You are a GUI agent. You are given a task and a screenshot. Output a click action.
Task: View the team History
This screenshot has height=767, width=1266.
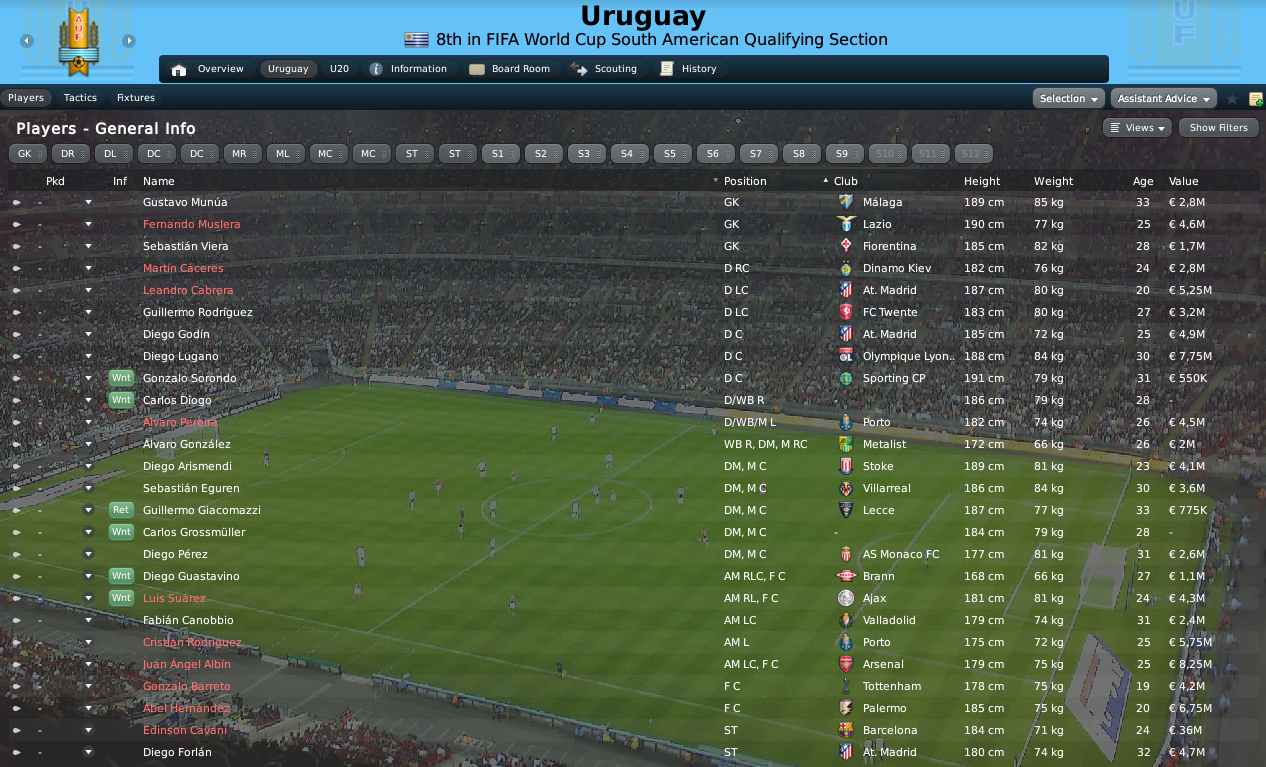point(688,69)
